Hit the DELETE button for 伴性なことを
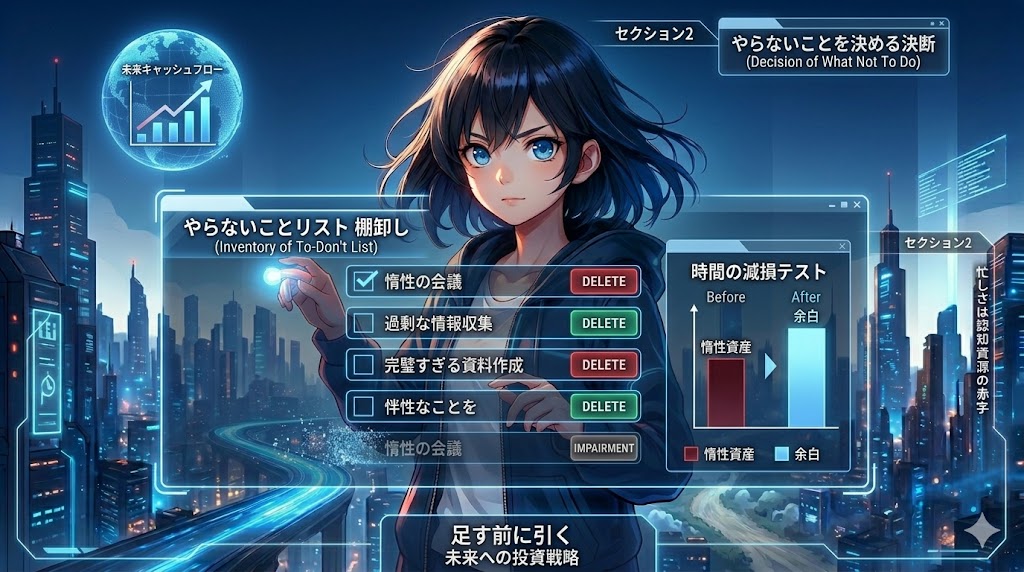This screenshot has width=1024, height=572. click(x=604, y=406)
